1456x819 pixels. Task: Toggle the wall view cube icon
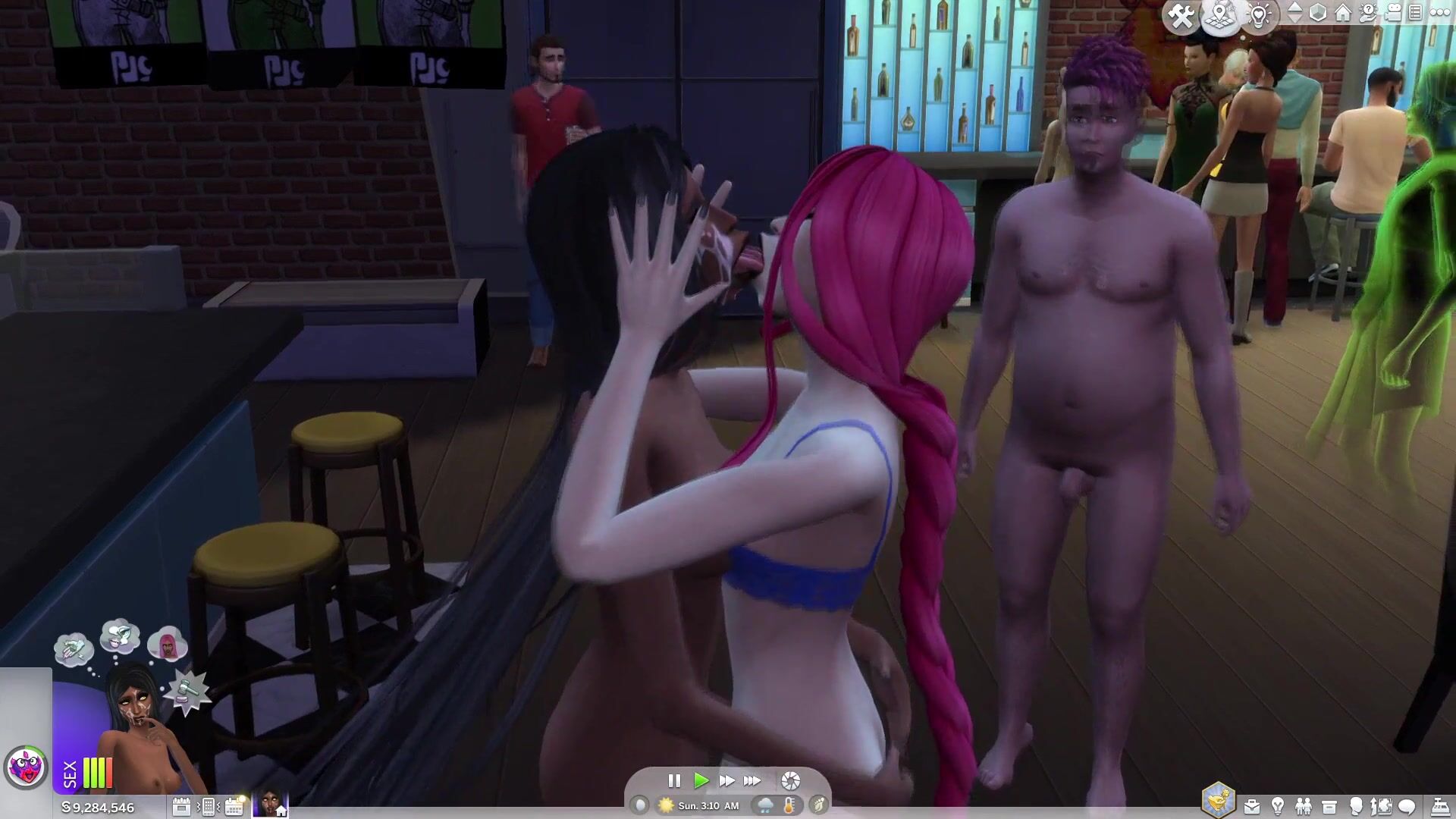coord(1318,13)
